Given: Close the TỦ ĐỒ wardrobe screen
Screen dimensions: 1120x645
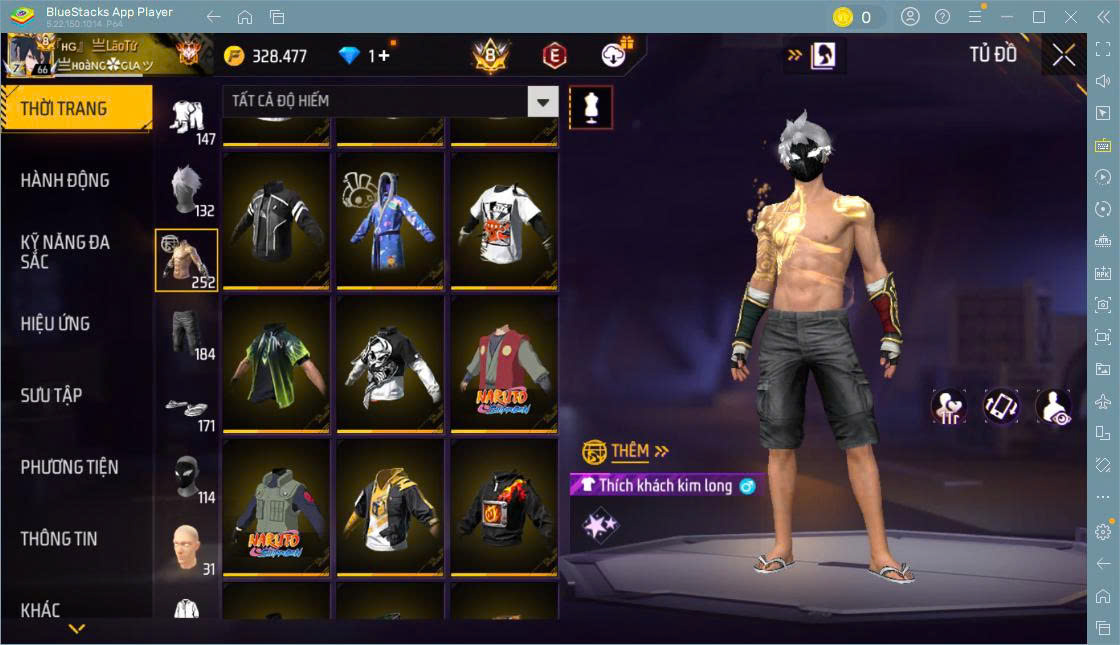Looking at the screenshot, I should tap(1063, 56).
